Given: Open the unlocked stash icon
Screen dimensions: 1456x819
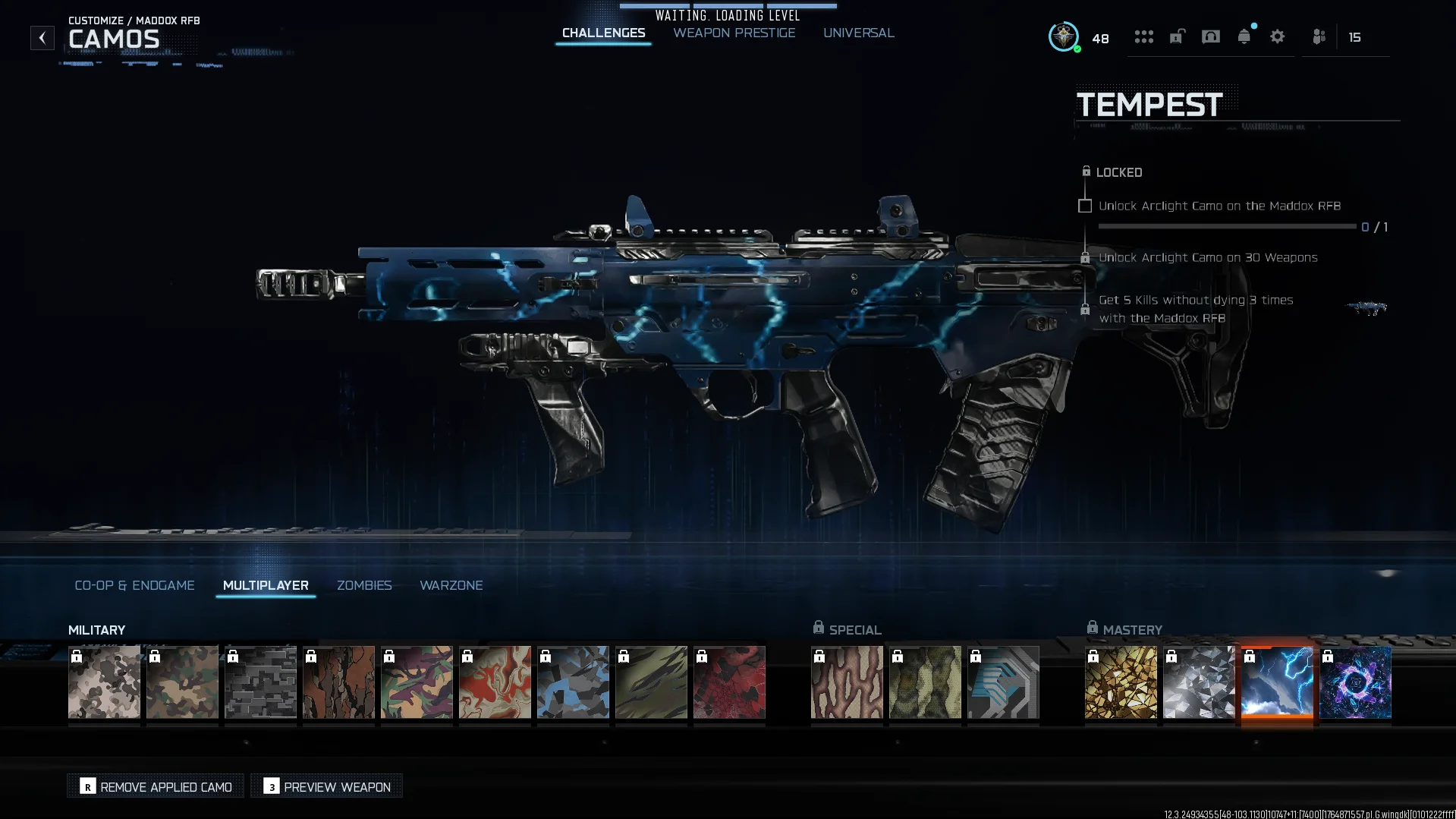Looking at the screenshot, I should [1177, 36].
